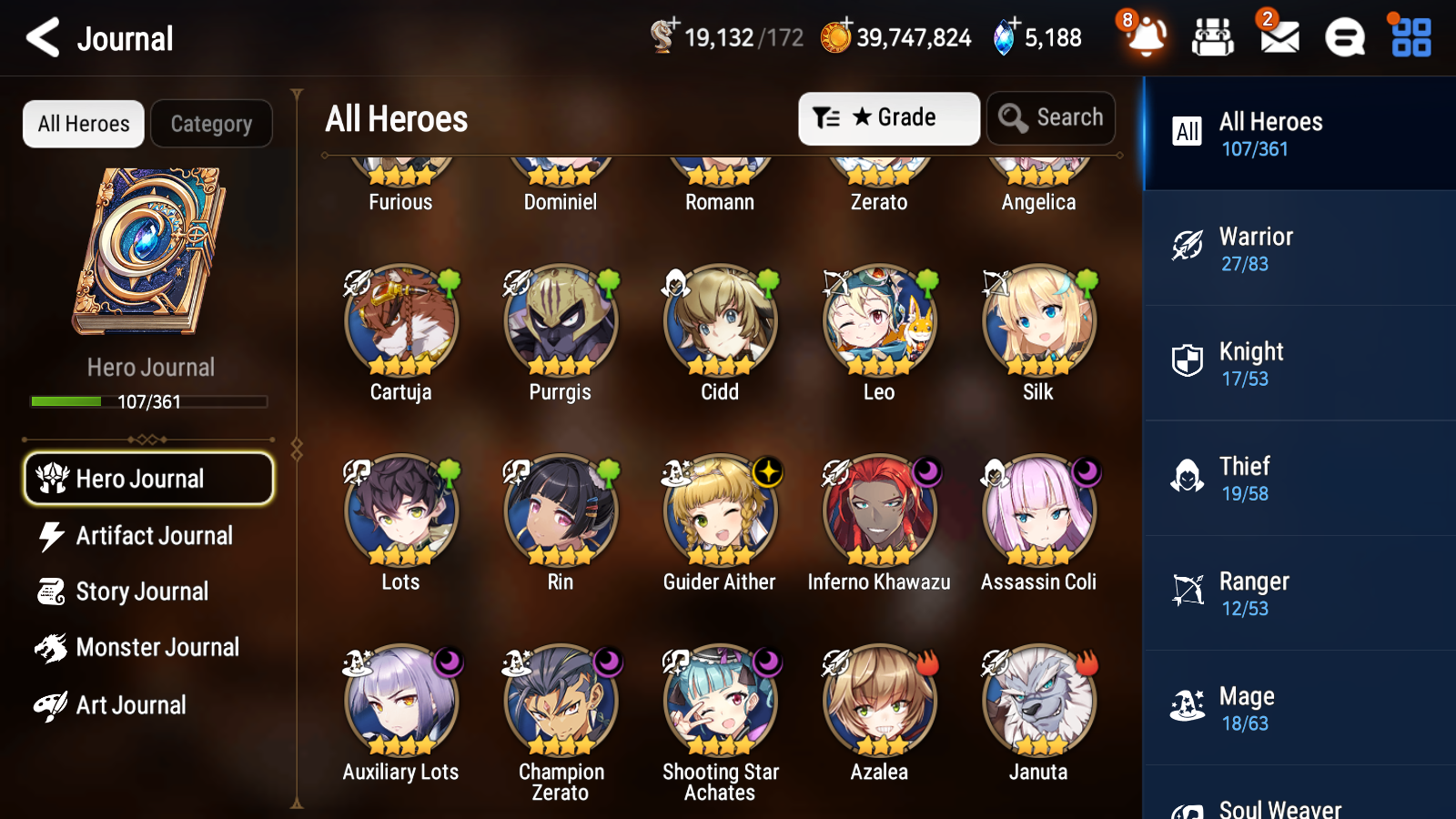Select the All Heroes tab
The image size is (1456, 819).
click(83, 124)
